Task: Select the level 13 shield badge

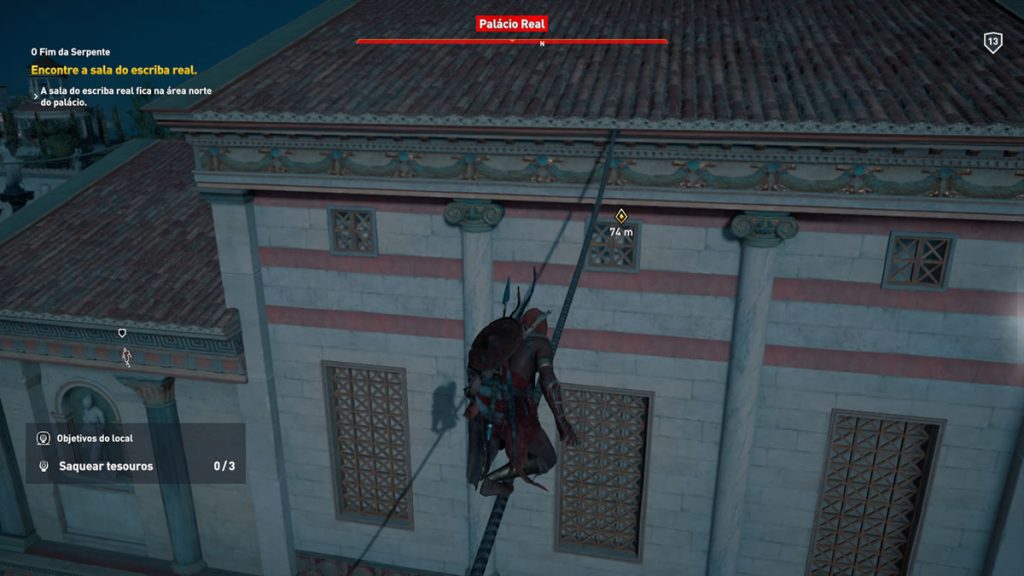Action: tap(992, 42)
